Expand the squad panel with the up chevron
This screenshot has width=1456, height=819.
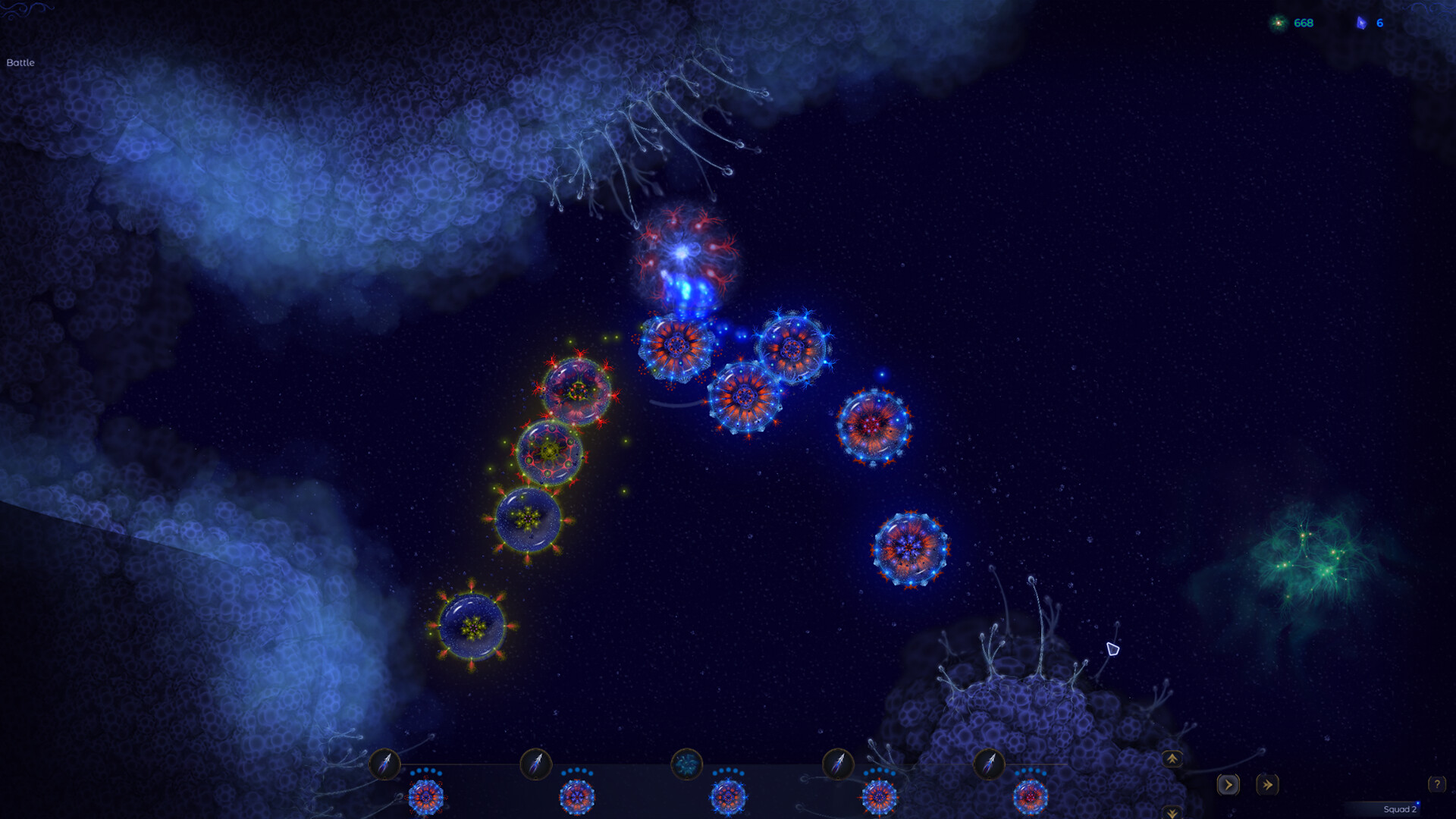[1172, 758]
